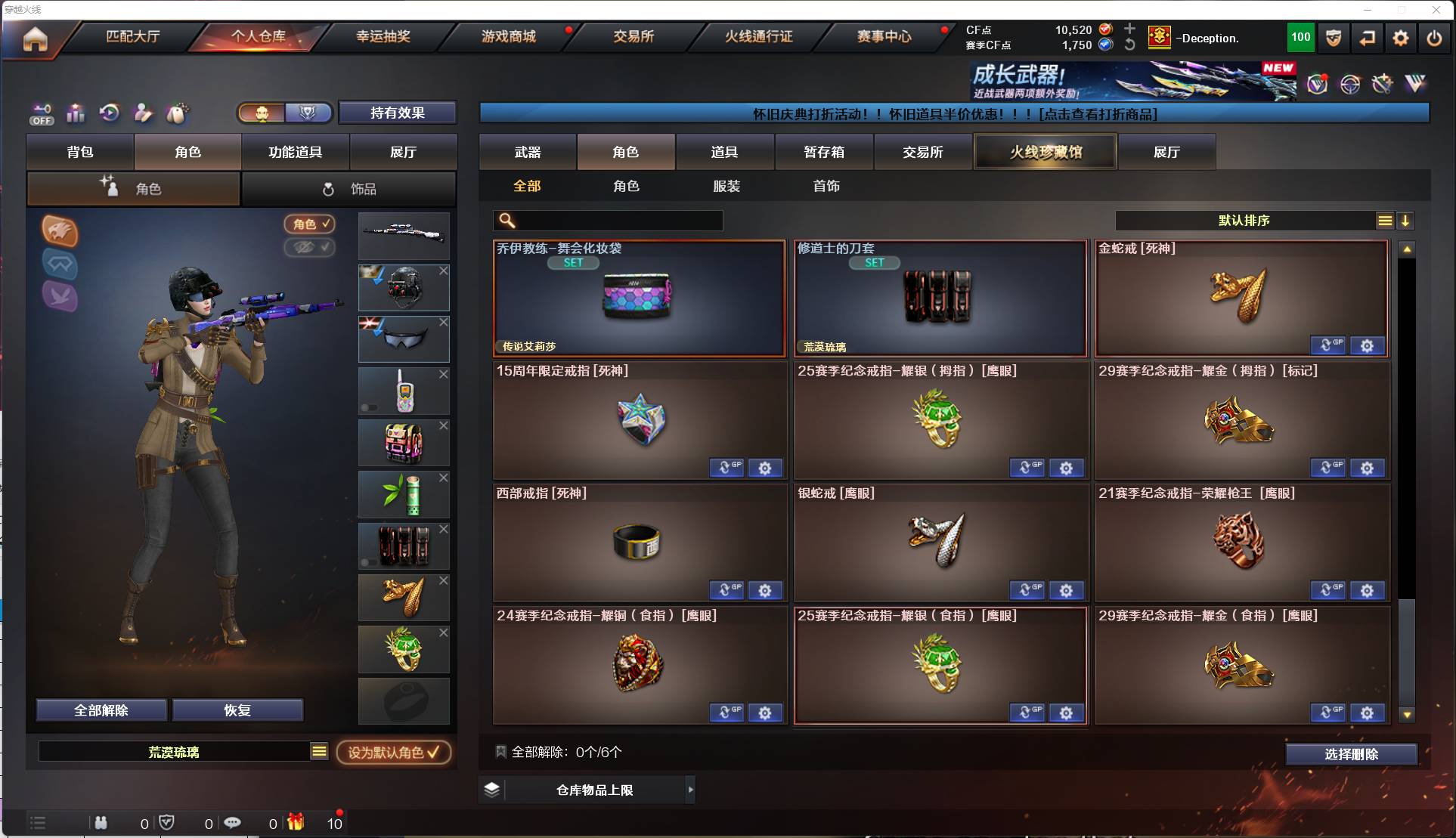Toggle the character/rank display switch beside 持有效果
This screenshot has width=1456, height=838.
284,112
